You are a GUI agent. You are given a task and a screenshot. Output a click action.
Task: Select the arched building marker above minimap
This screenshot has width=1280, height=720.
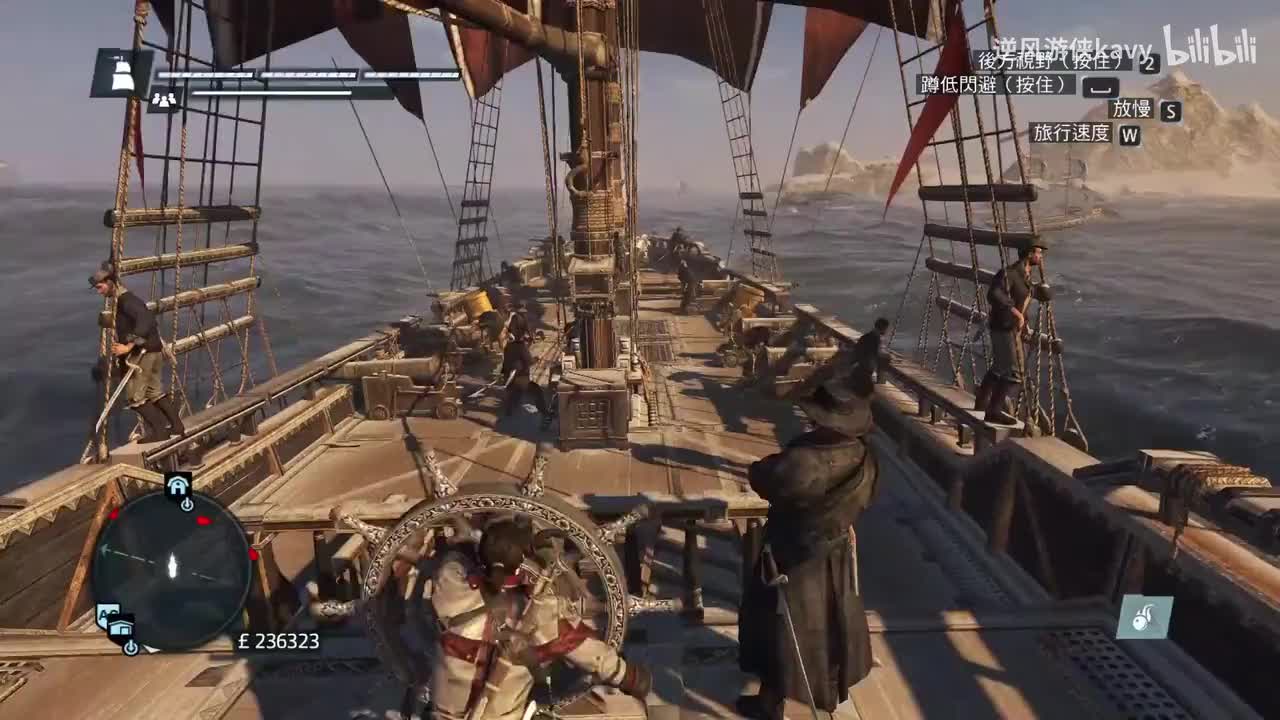pos(178,487)
